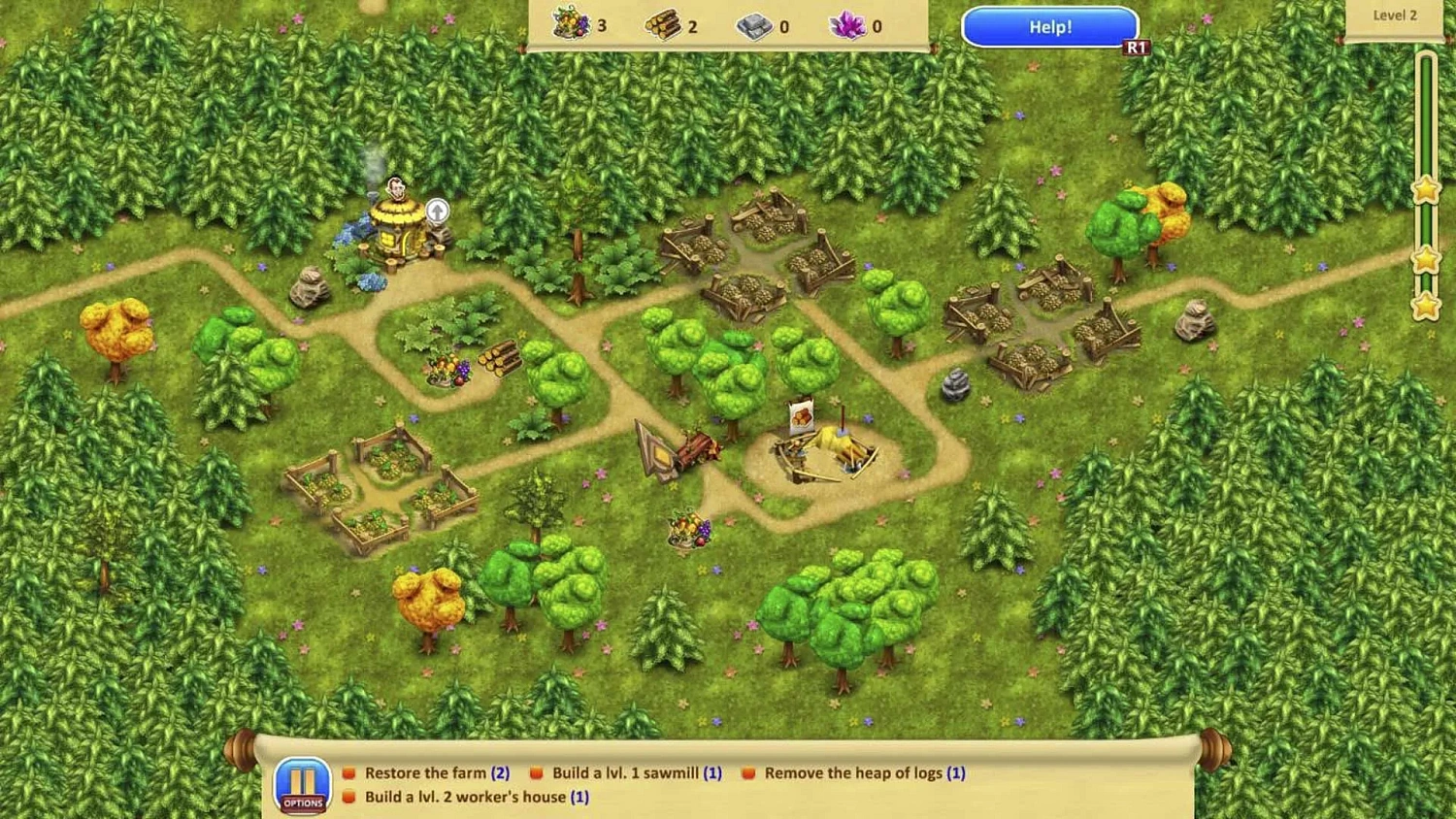Screen dimensions: 1456x819
Task: Click the marker beside Build a lvl. 1 sawmill
Action: click(536, 772)
